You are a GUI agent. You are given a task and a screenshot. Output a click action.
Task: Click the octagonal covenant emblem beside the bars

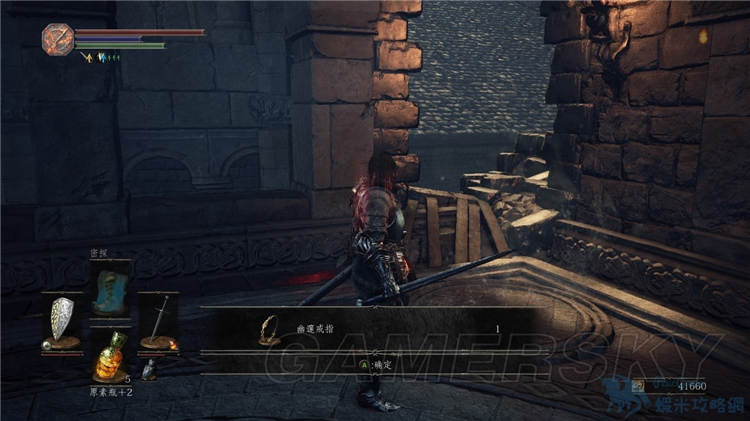coord(57,39)
